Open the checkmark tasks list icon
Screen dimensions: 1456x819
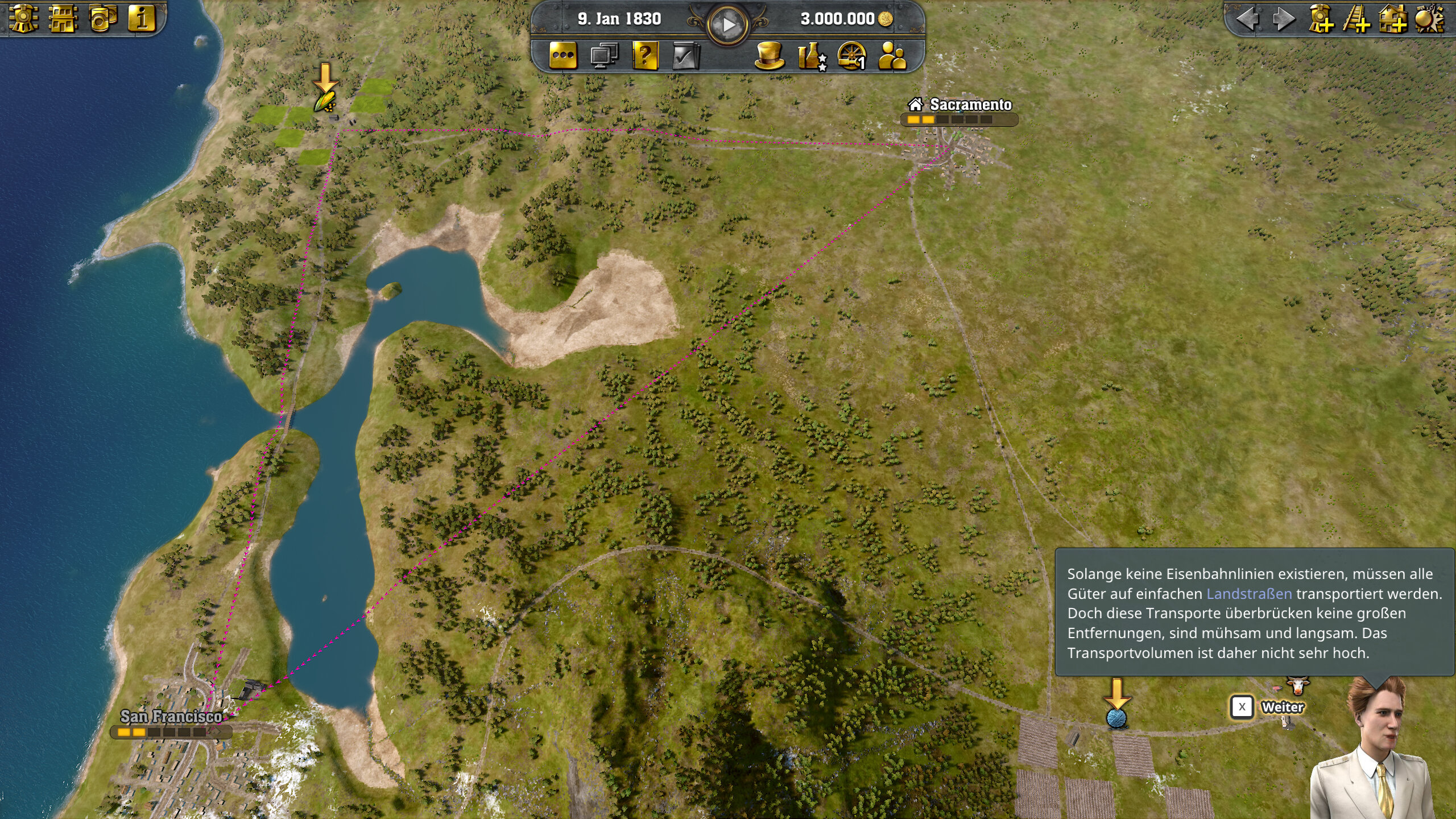[x=685, y=56]
